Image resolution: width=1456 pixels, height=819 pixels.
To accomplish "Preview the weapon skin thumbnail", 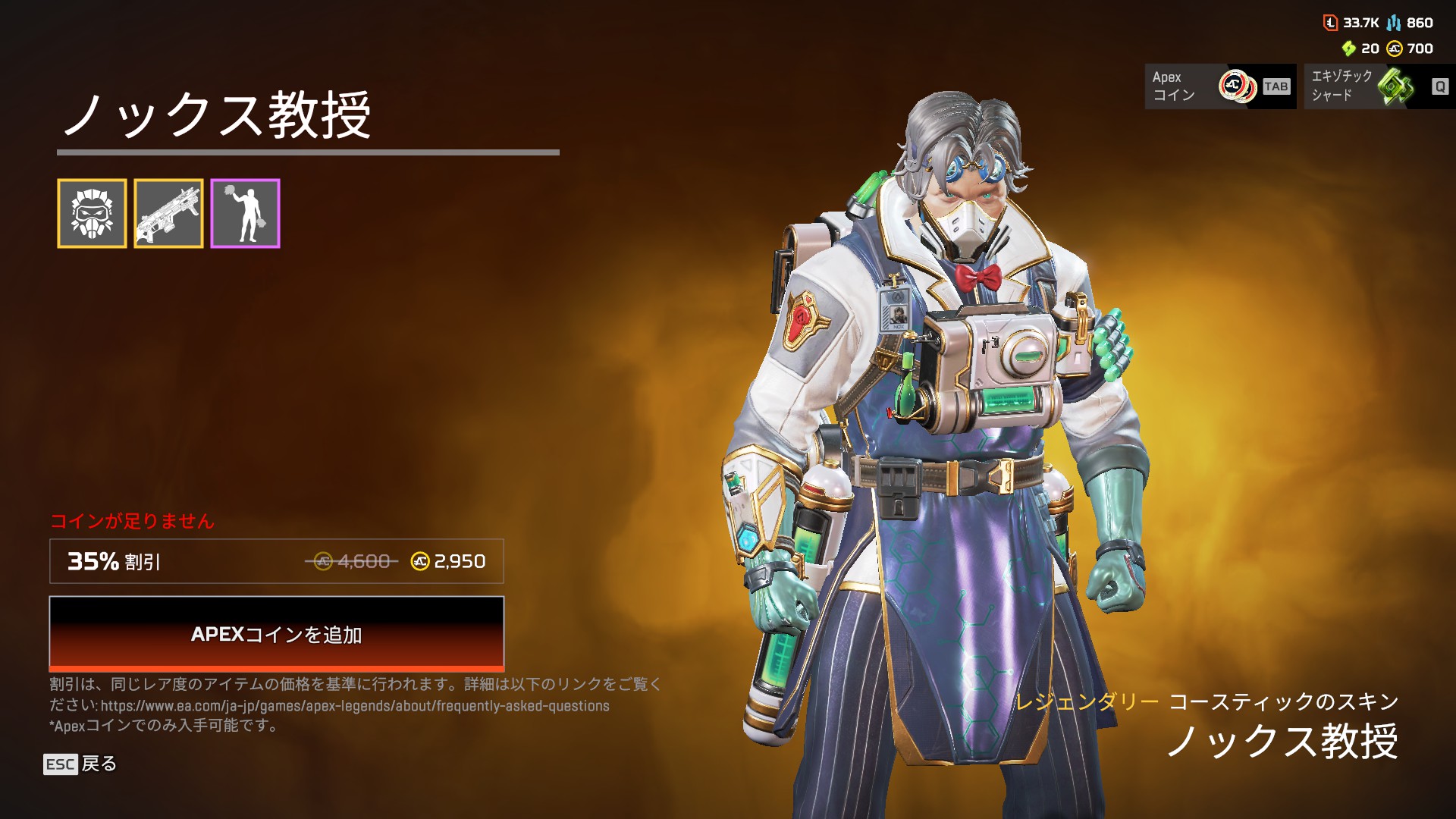I will tap(168, 214).
